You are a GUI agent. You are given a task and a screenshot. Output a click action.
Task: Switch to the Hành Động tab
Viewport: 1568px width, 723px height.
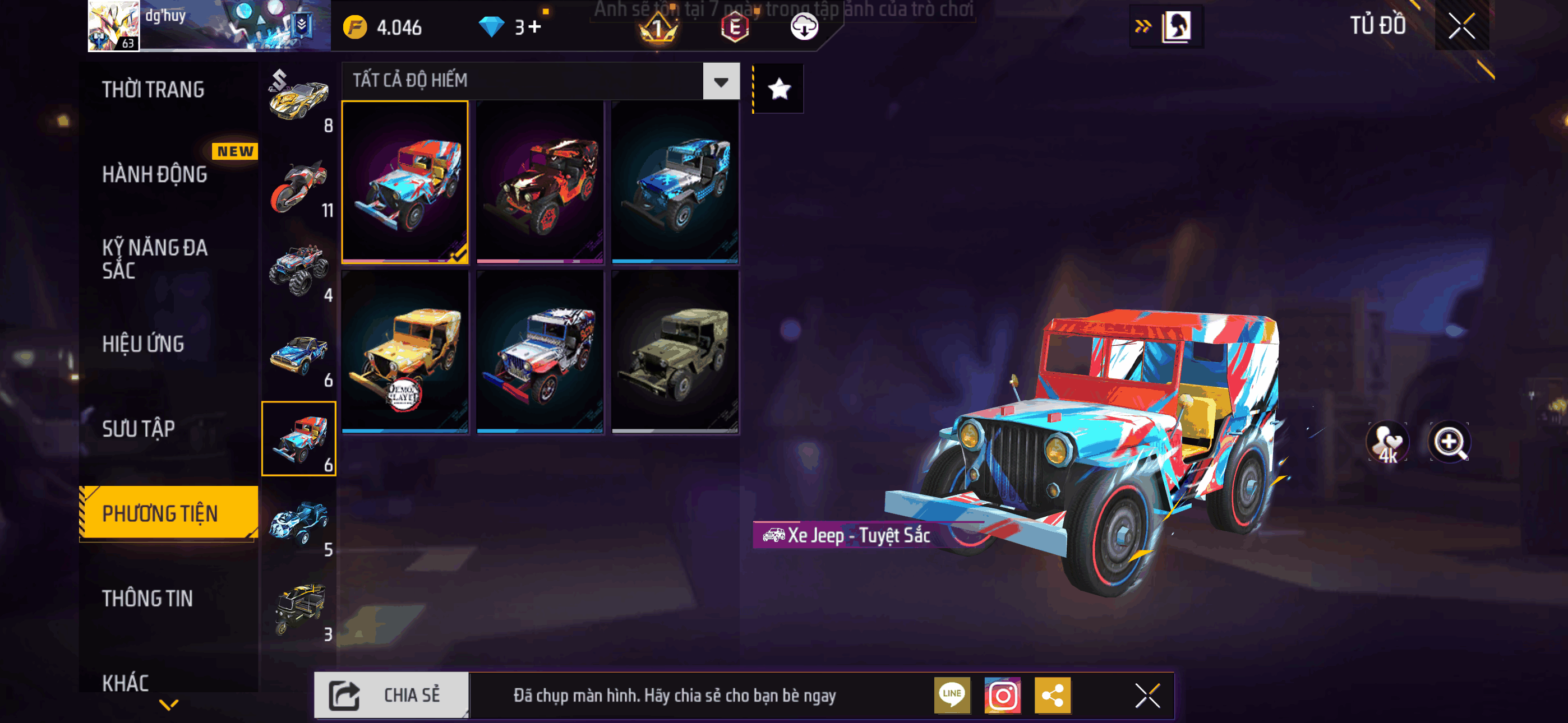155,175
